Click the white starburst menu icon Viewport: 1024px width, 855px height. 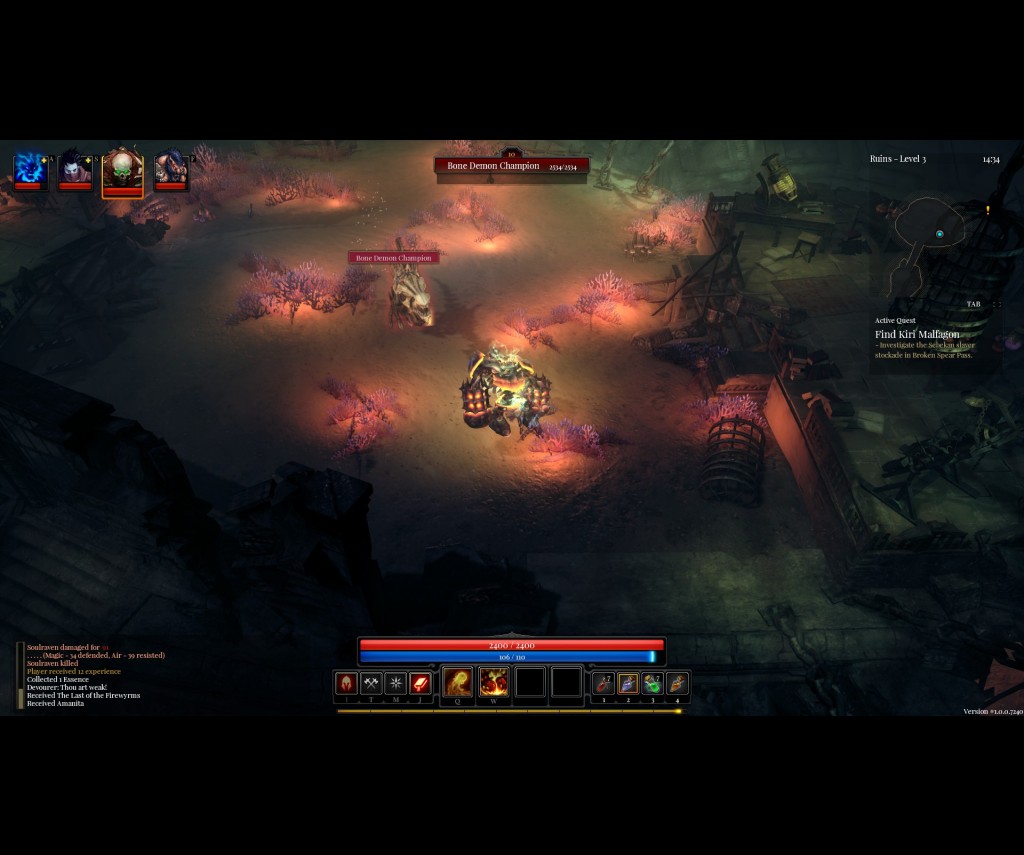[396, 684]
